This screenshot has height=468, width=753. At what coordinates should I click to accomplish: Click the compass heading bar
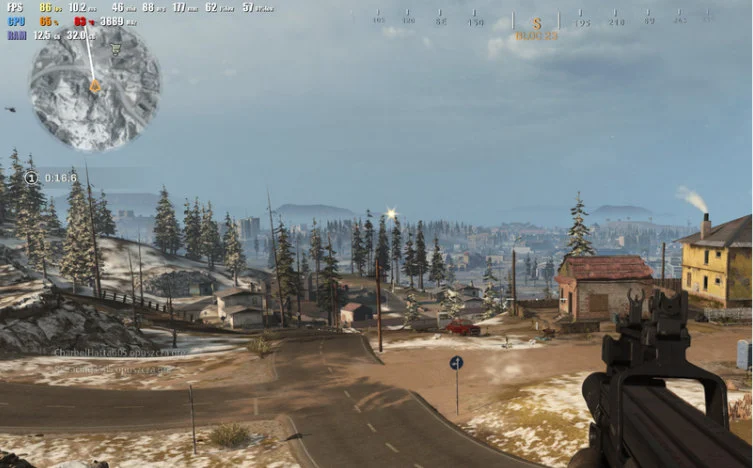537,20
